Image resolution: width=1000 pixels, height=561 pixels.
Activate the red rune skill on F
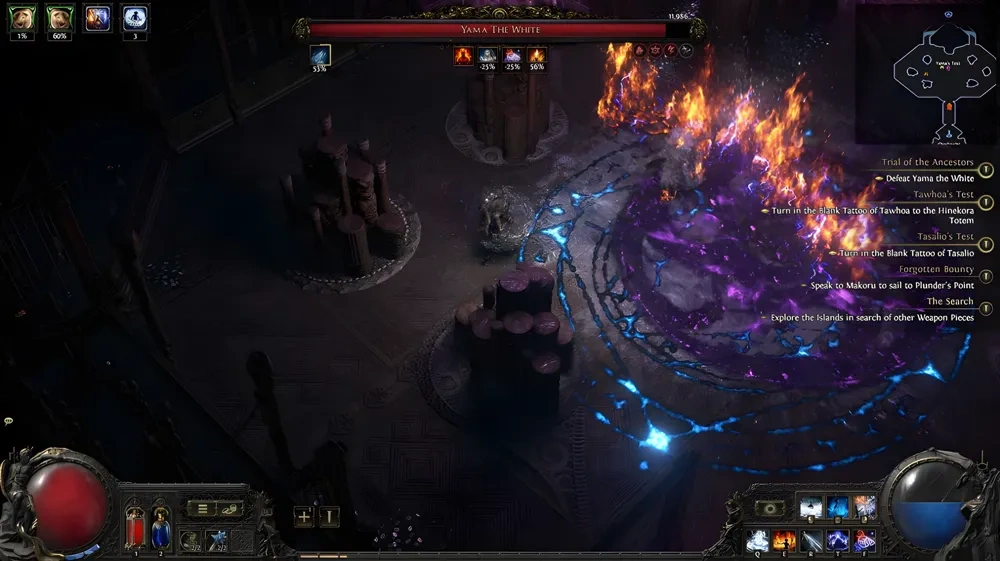(x=865, y=541)
